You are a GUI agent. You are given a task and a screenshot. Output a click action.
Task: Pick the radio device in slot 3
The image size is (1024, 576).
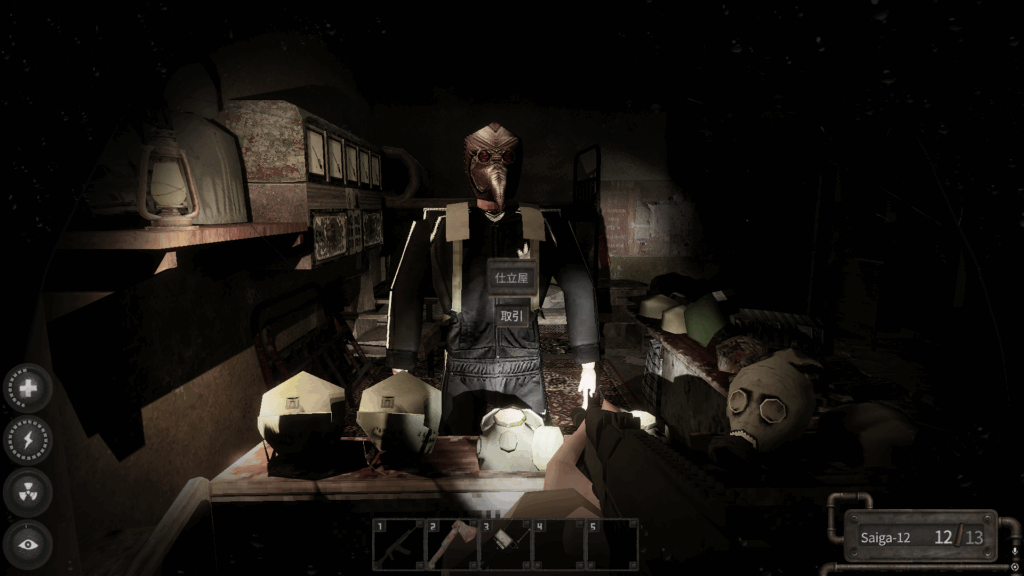click(505, 545)
